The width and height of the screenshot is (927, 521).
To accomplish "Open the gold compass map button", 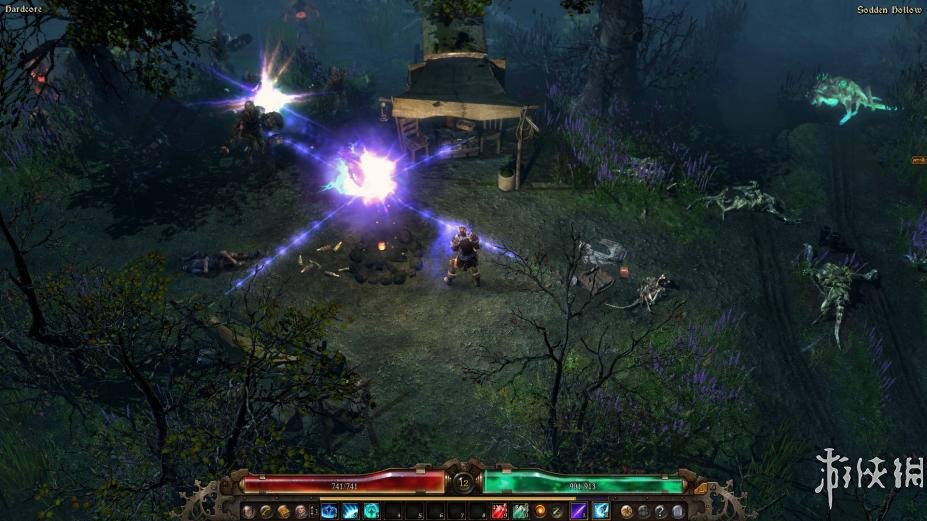I will [x=626, y=511].
